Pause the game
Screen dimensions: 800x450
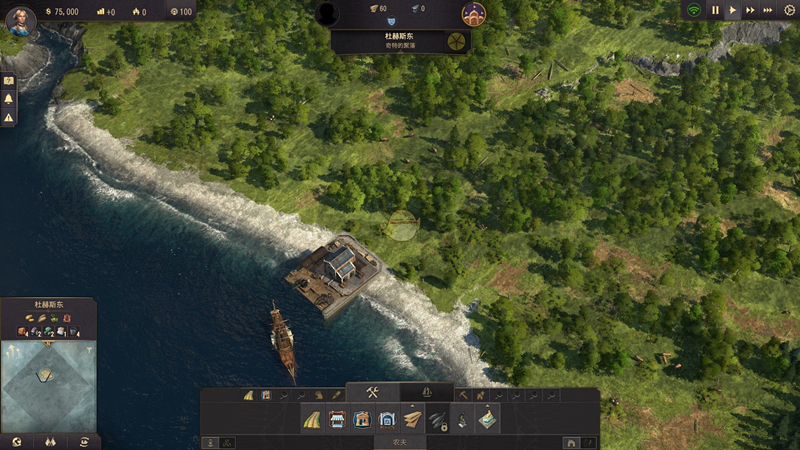pos(715,10)
